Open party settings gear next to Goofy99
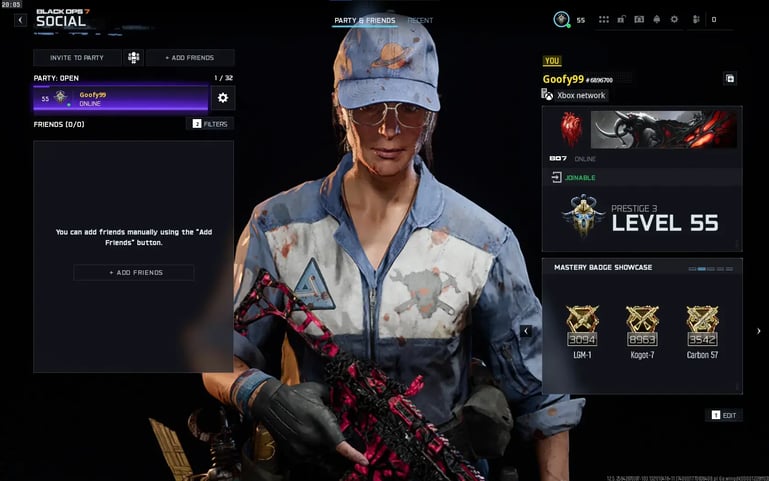This screenshot has height=481, width=769. coord(222,98)
